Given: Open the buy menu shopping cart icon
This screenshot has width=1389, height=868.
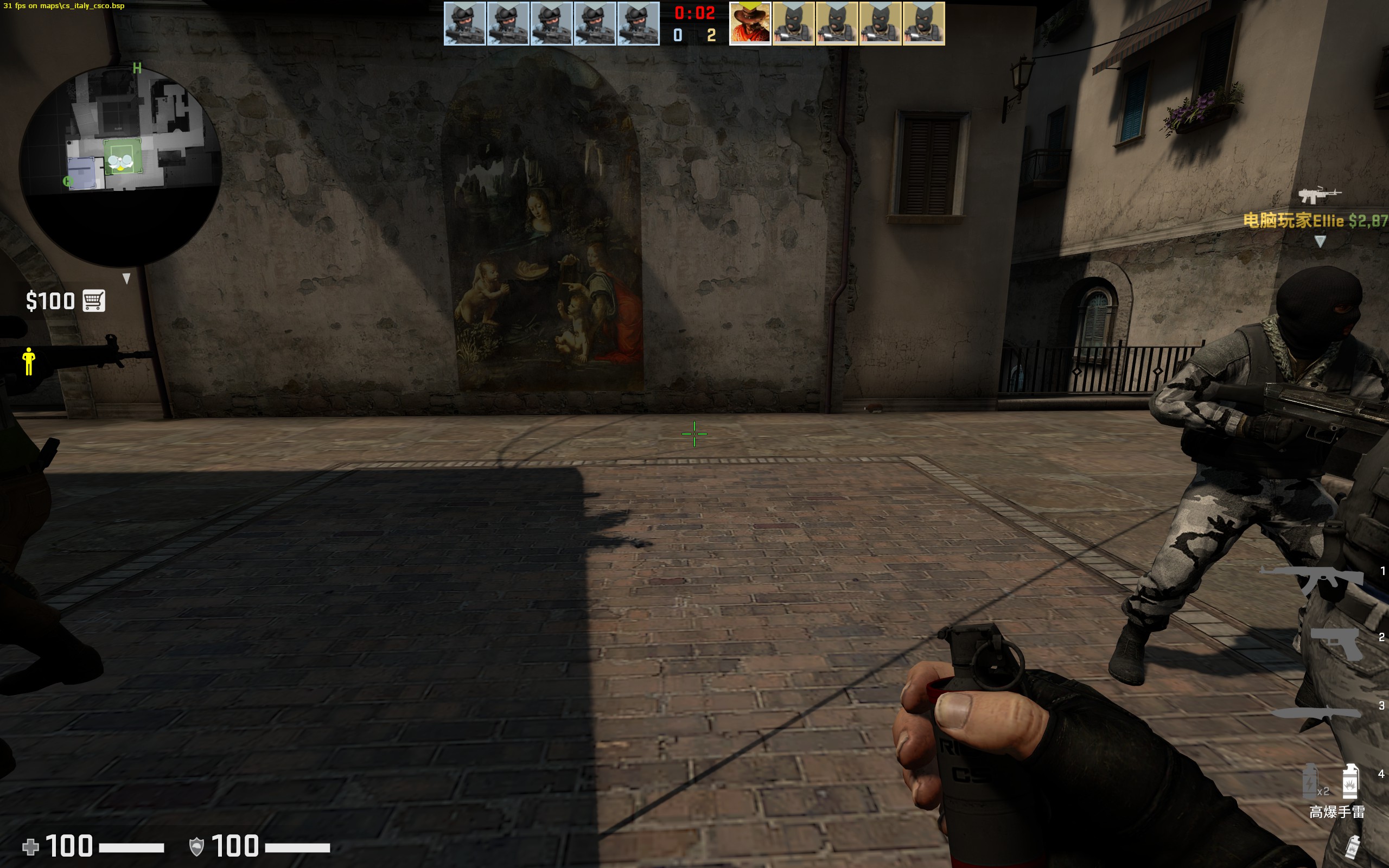Looking at the screenshot, I should 93,300.
